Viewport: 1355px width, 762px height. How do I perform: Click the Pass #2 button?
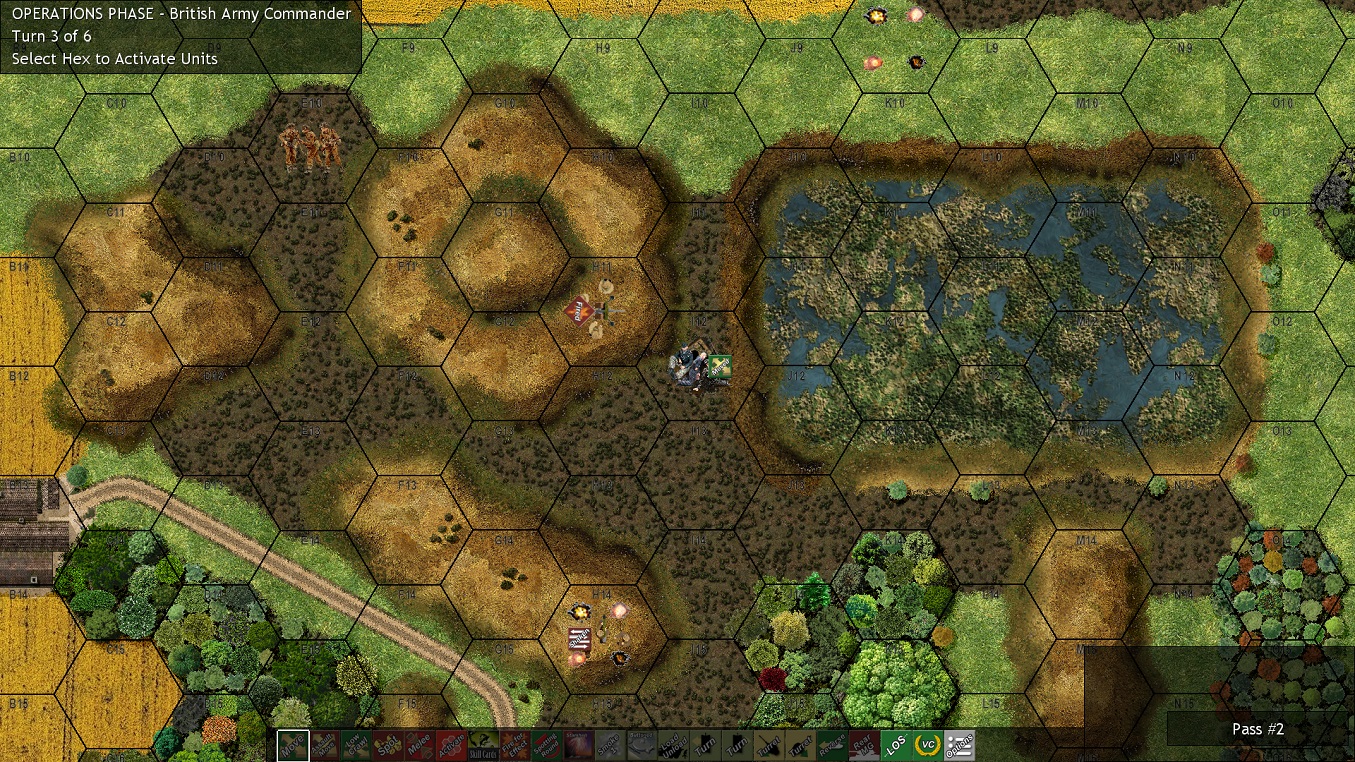[x=1257, y=729]
